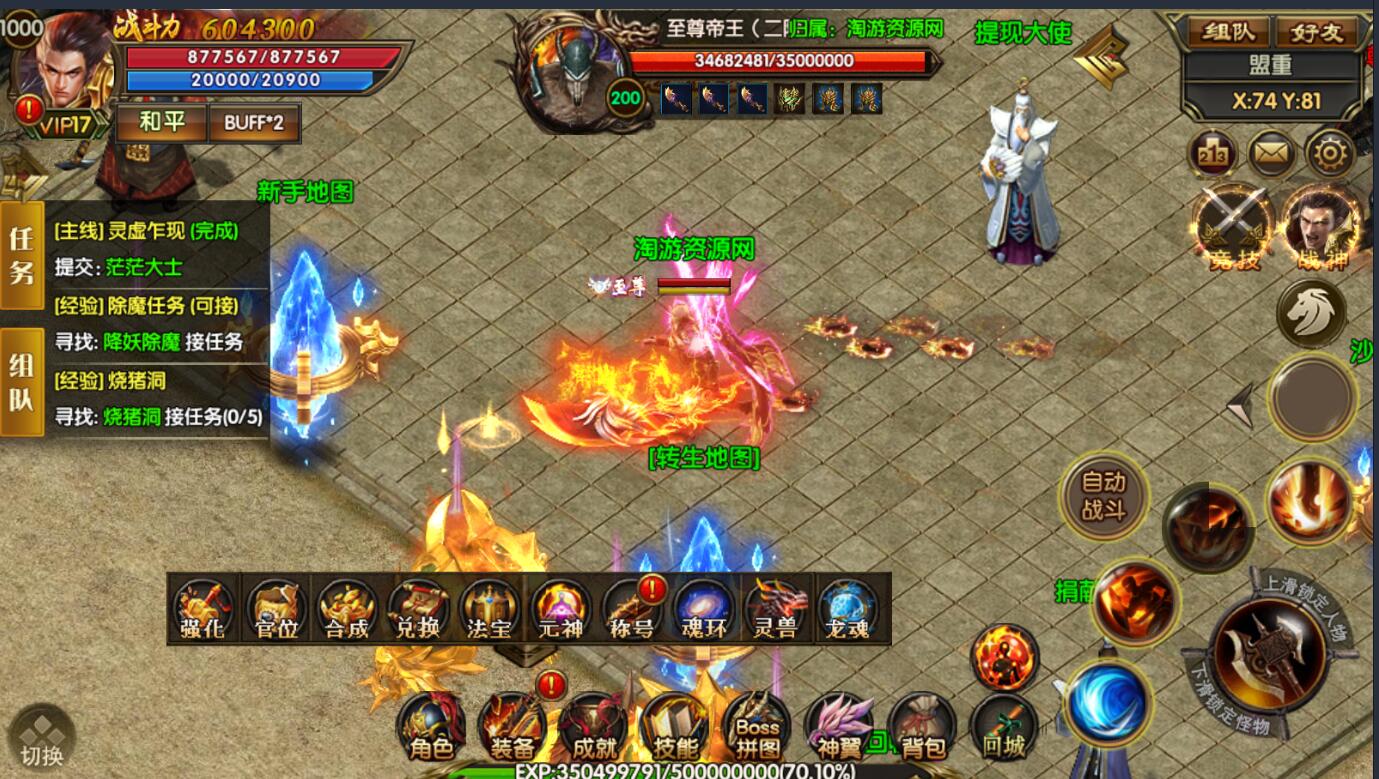This screenshot has height=779, width=1379.
Task: Open the mail envelope icon
Action: [x=1272, y=154]
